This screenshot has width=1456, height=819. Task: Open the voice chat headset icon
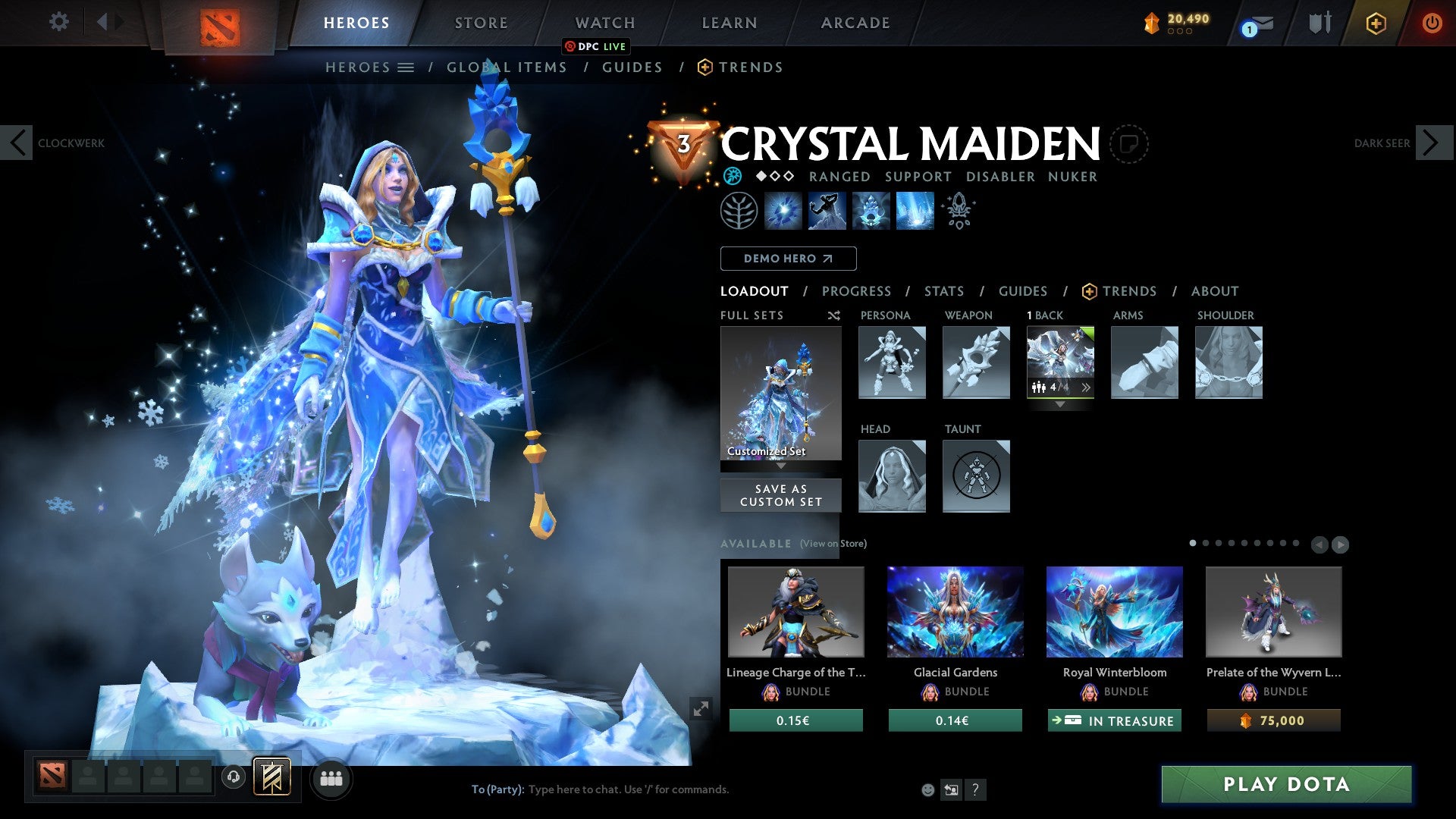pos(233,778)
